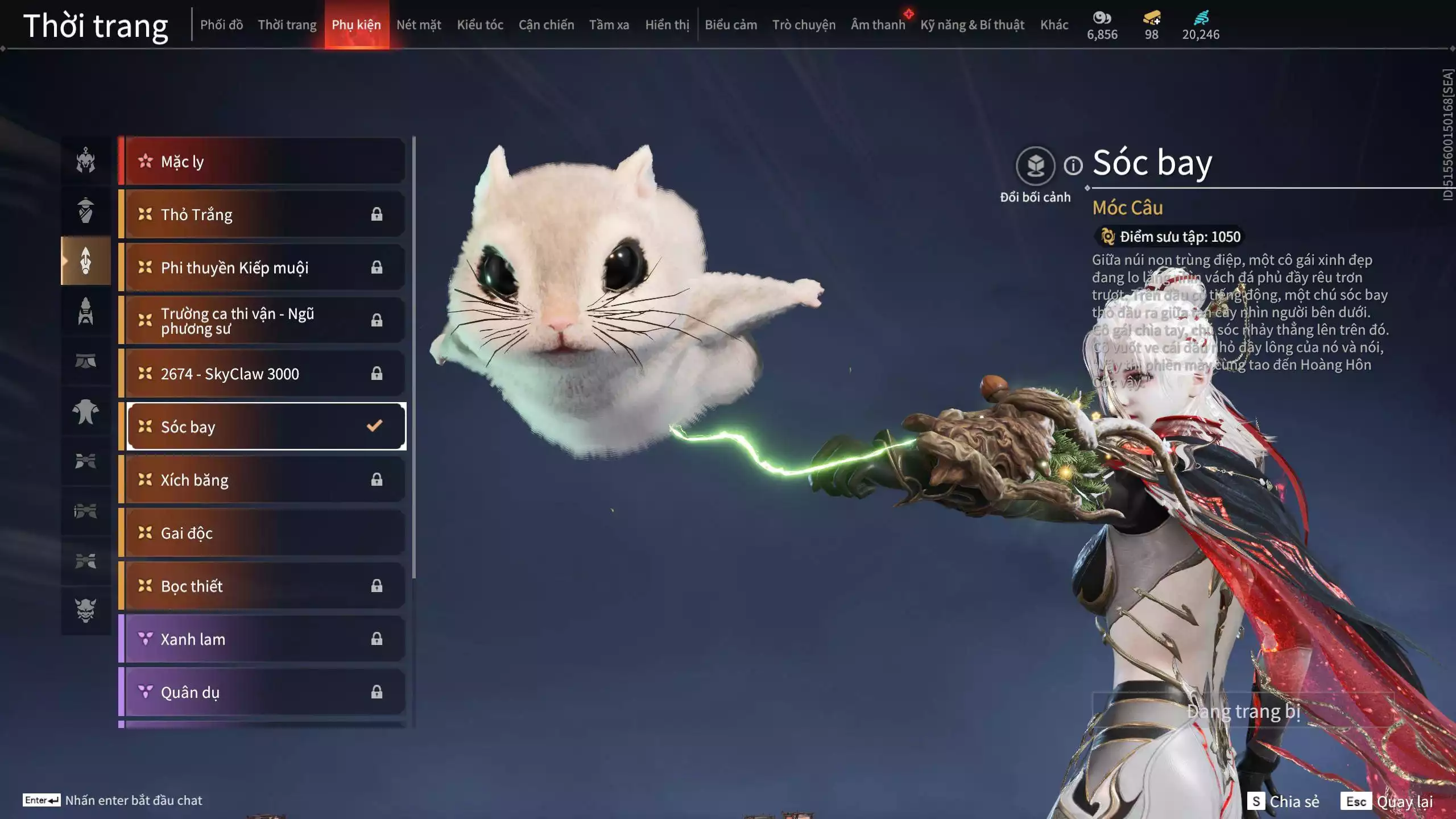Click the Chia sẻ share button
1456x819 pixels.
(1284, 801)
